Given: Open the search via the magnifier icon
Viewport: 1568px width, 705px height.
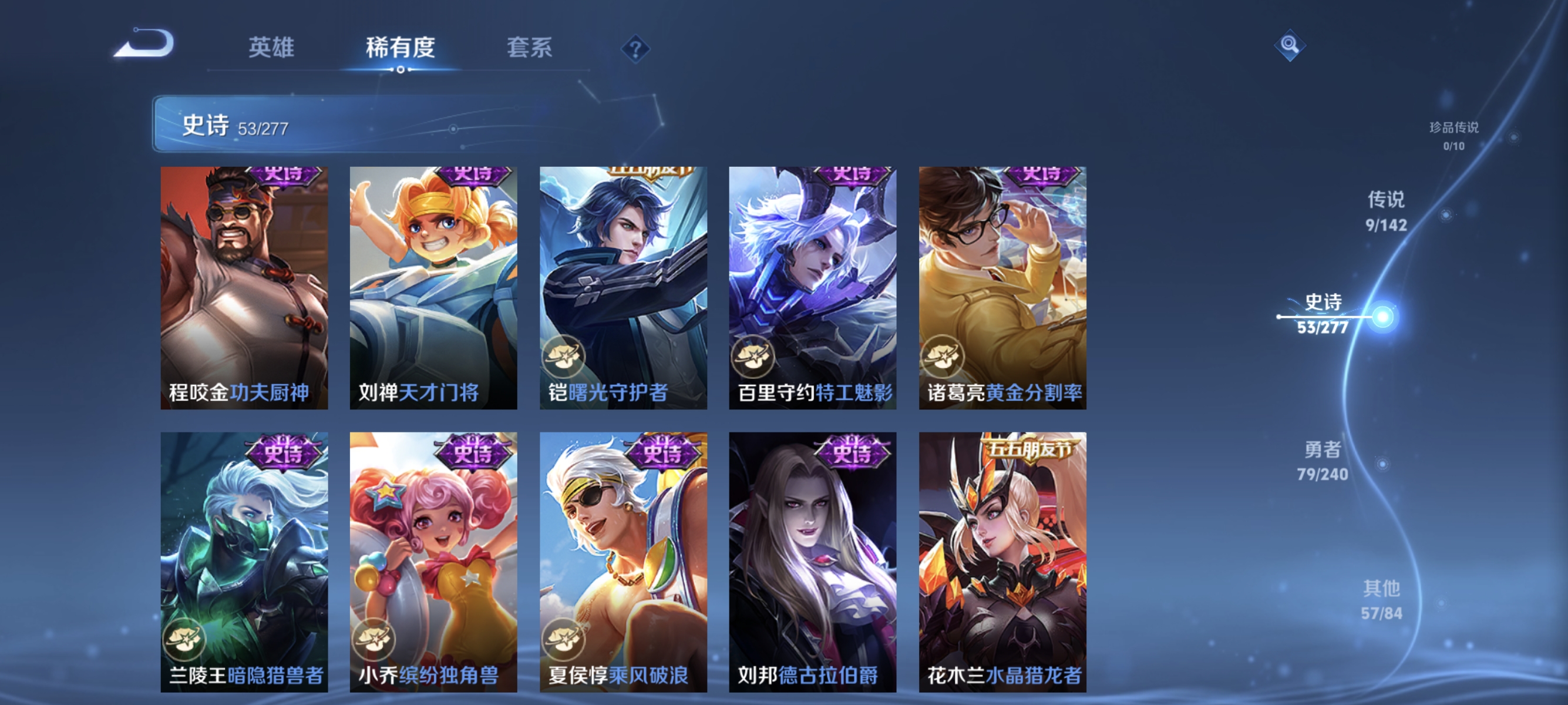Looking at the screenshot, I should point(1290,45).
